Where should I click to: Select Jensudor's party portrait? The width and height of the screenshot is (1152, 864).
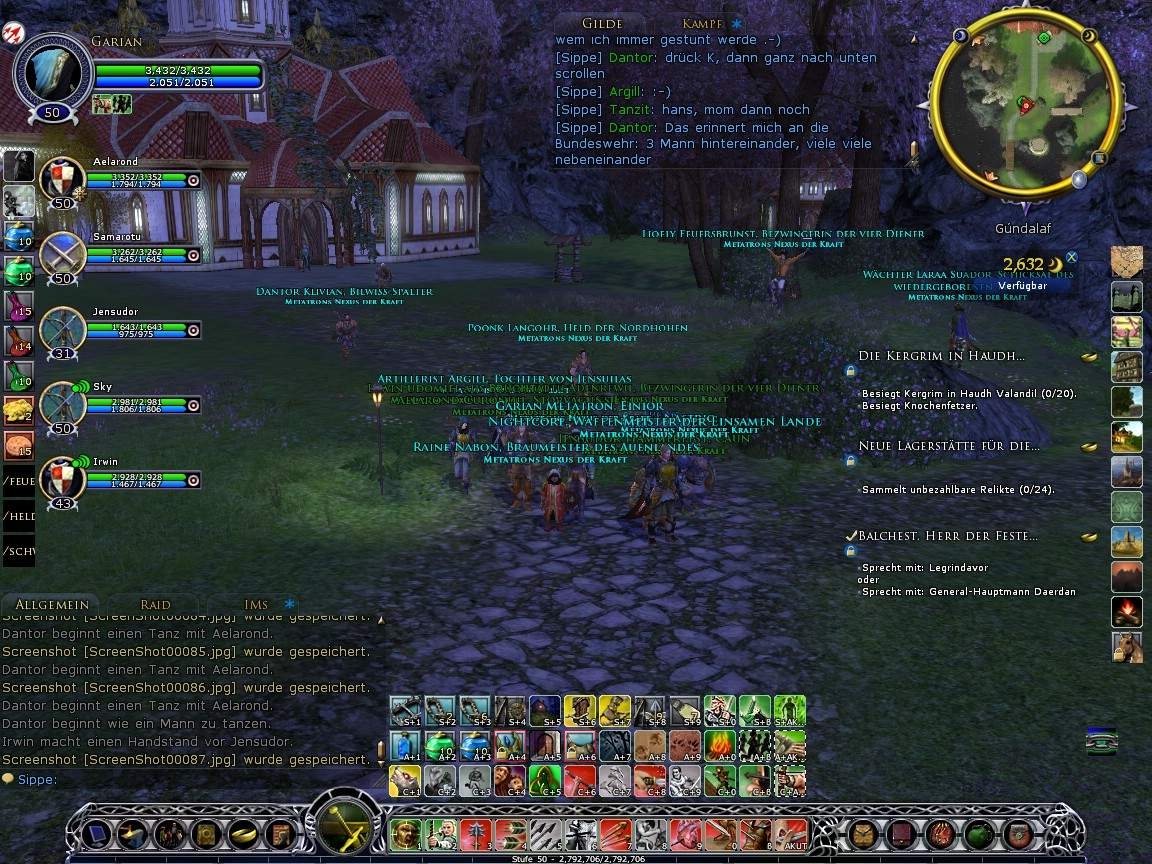coord(62,328)
